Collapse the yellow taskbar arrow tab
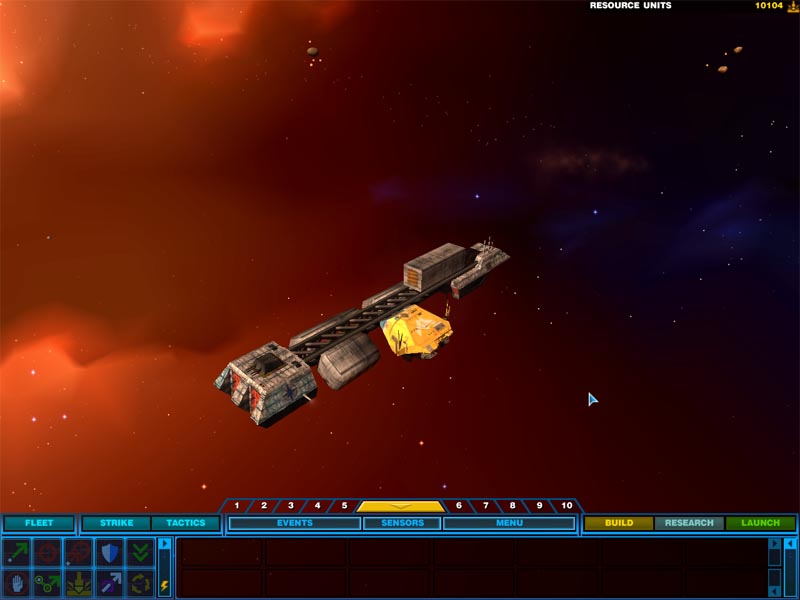This screenshot has width=800, height=600. pyautogui.click(x=400, y=506)
